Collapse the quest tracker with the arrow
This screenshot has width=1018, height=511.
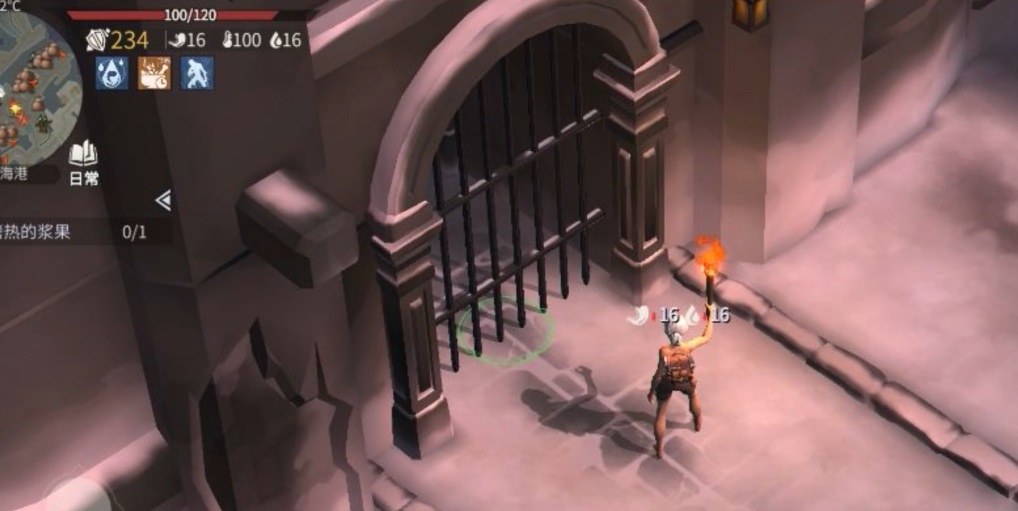click(163, 201)
